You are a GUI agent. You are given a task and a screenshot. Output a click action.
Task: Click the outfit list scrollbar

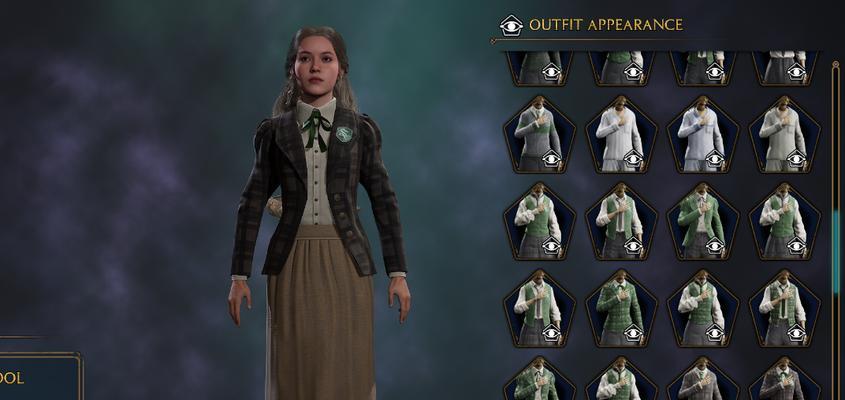click(x=836, y=240)
